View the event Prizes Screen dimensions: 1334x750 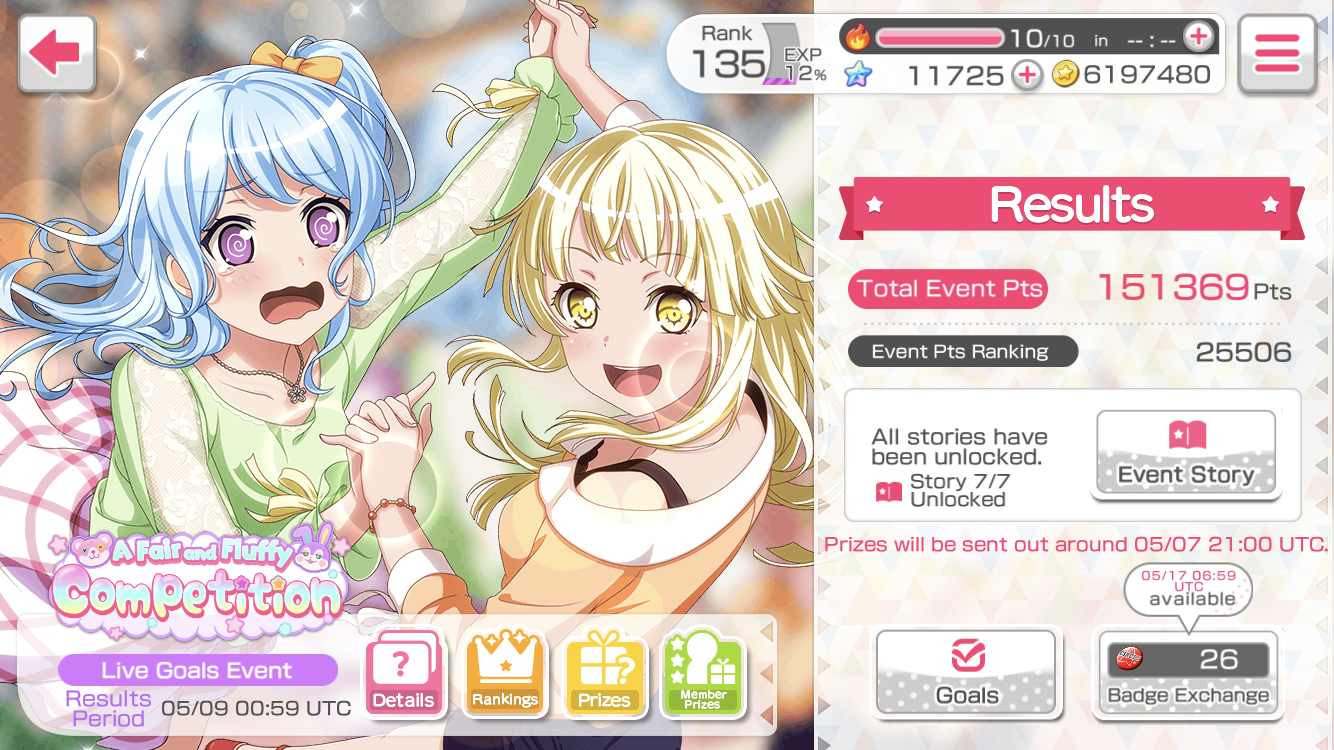pyautogui.click(x=604, y=673)
